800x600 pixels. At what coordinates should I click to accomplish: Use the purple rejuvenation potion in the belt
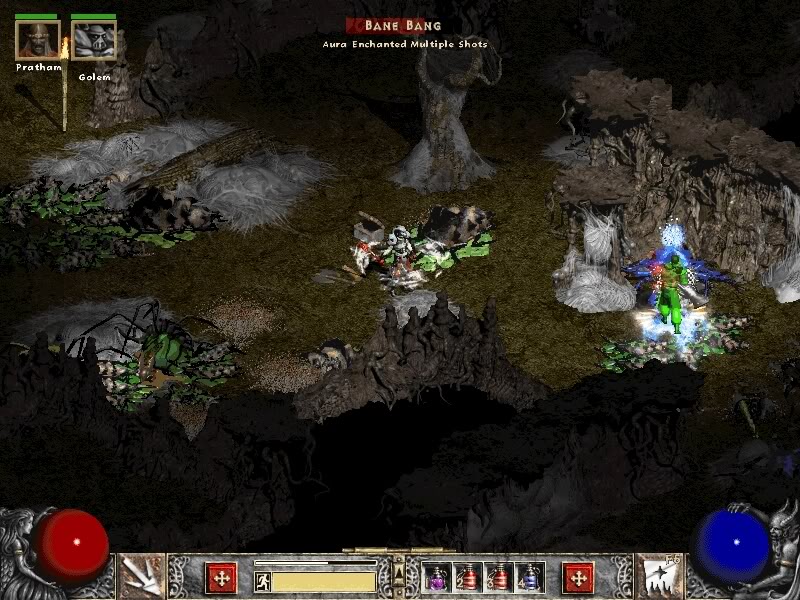coord(437,578)
